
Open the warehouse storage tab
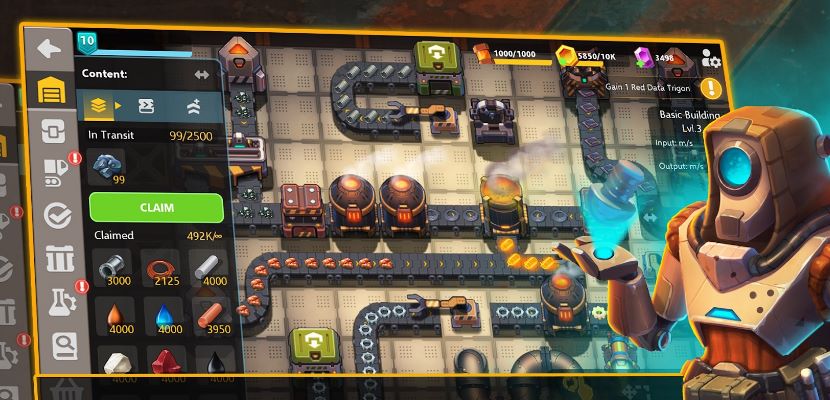tap(51, 90)
